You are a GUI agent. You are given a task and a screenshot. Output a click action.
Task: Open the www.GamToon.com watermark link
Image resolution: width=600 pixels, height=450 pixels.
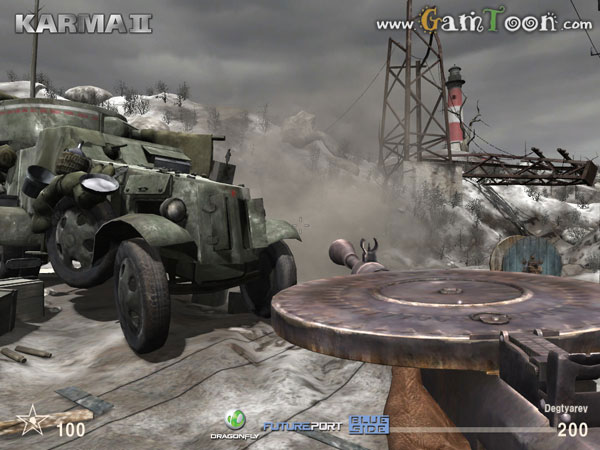click(480, 20)
